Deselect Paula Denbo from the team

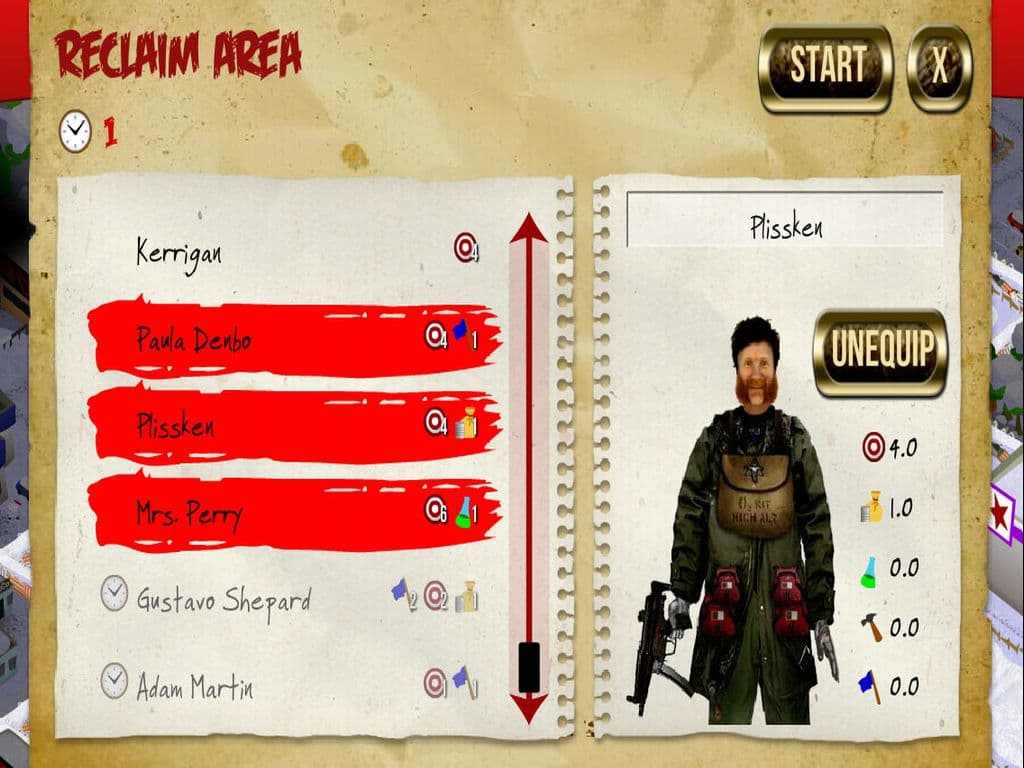click(x=290, y=338)
